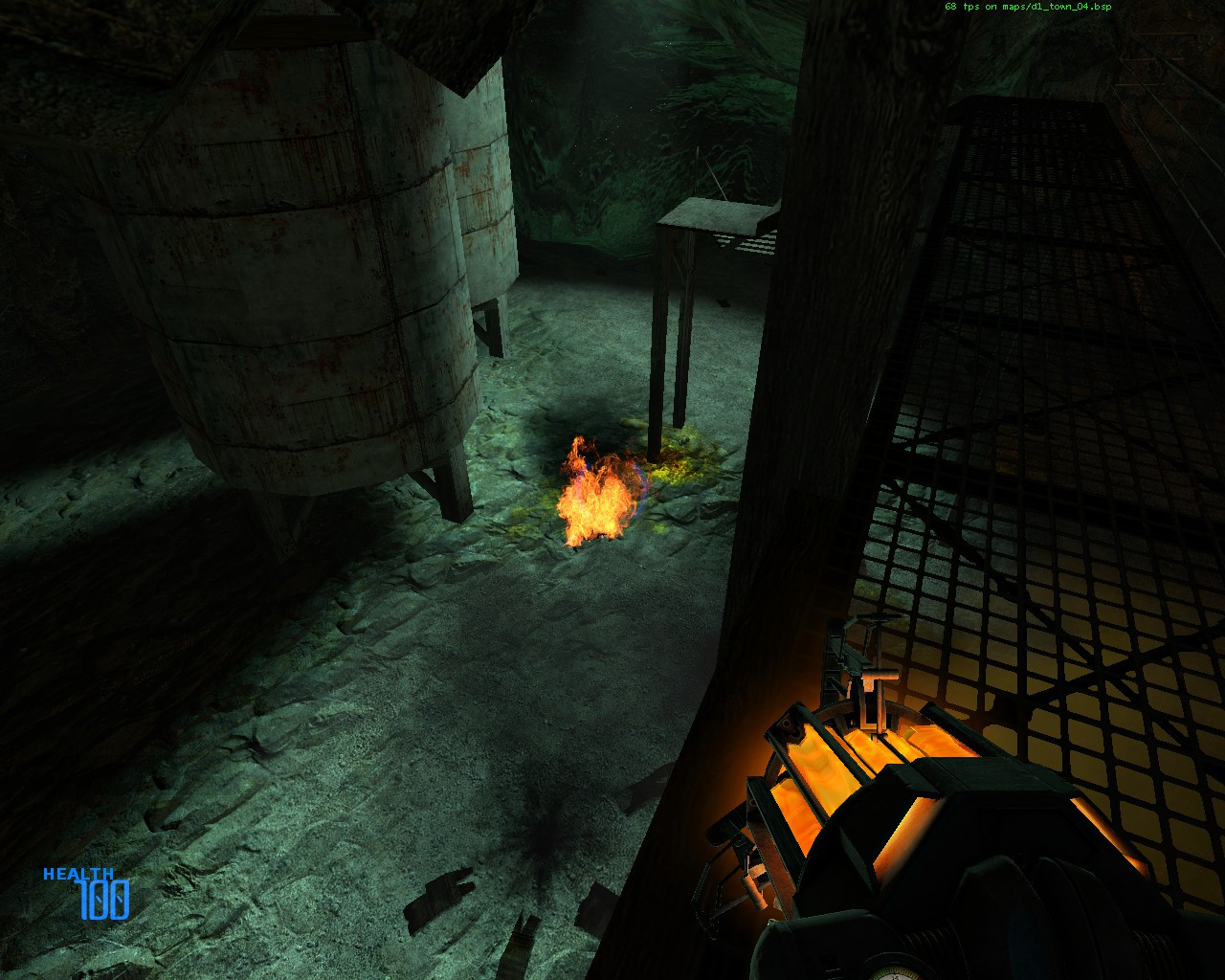Click the HEALTH label in the HUD
This screenshot has width=1225, height=980.
[80, 874]
